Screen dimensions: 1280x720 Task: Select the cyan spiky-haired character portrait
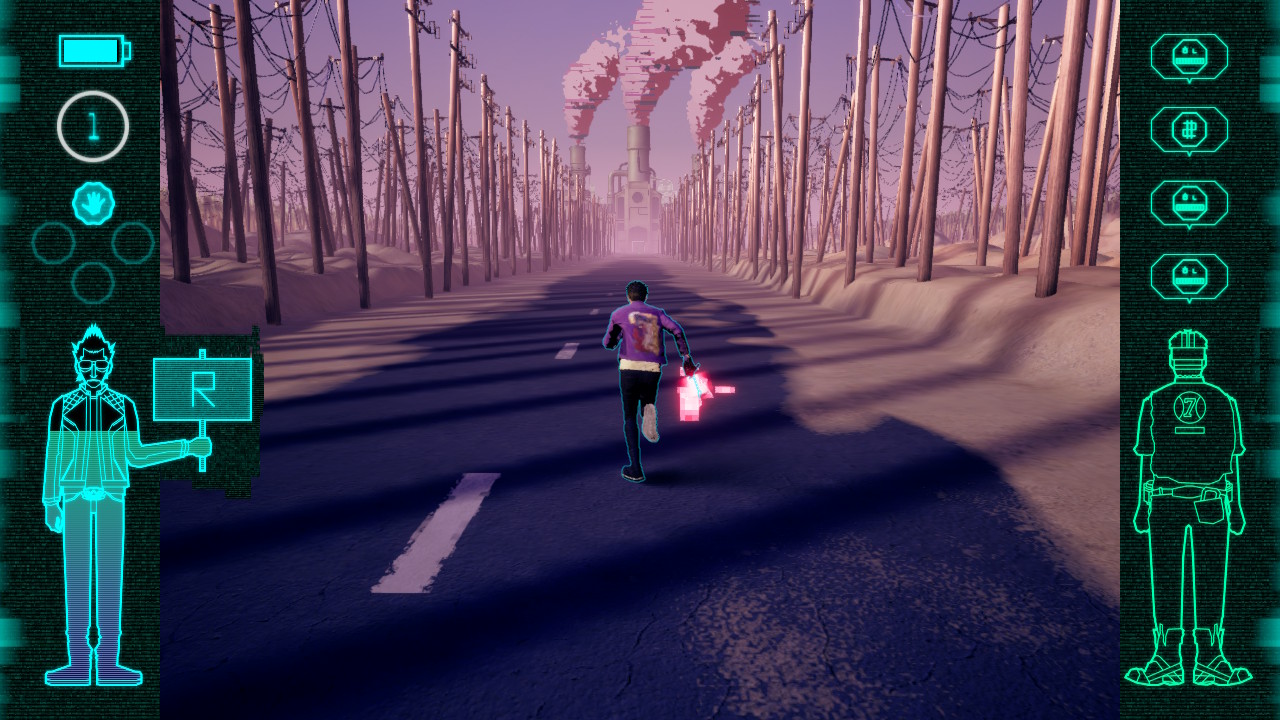click(93, 500)
